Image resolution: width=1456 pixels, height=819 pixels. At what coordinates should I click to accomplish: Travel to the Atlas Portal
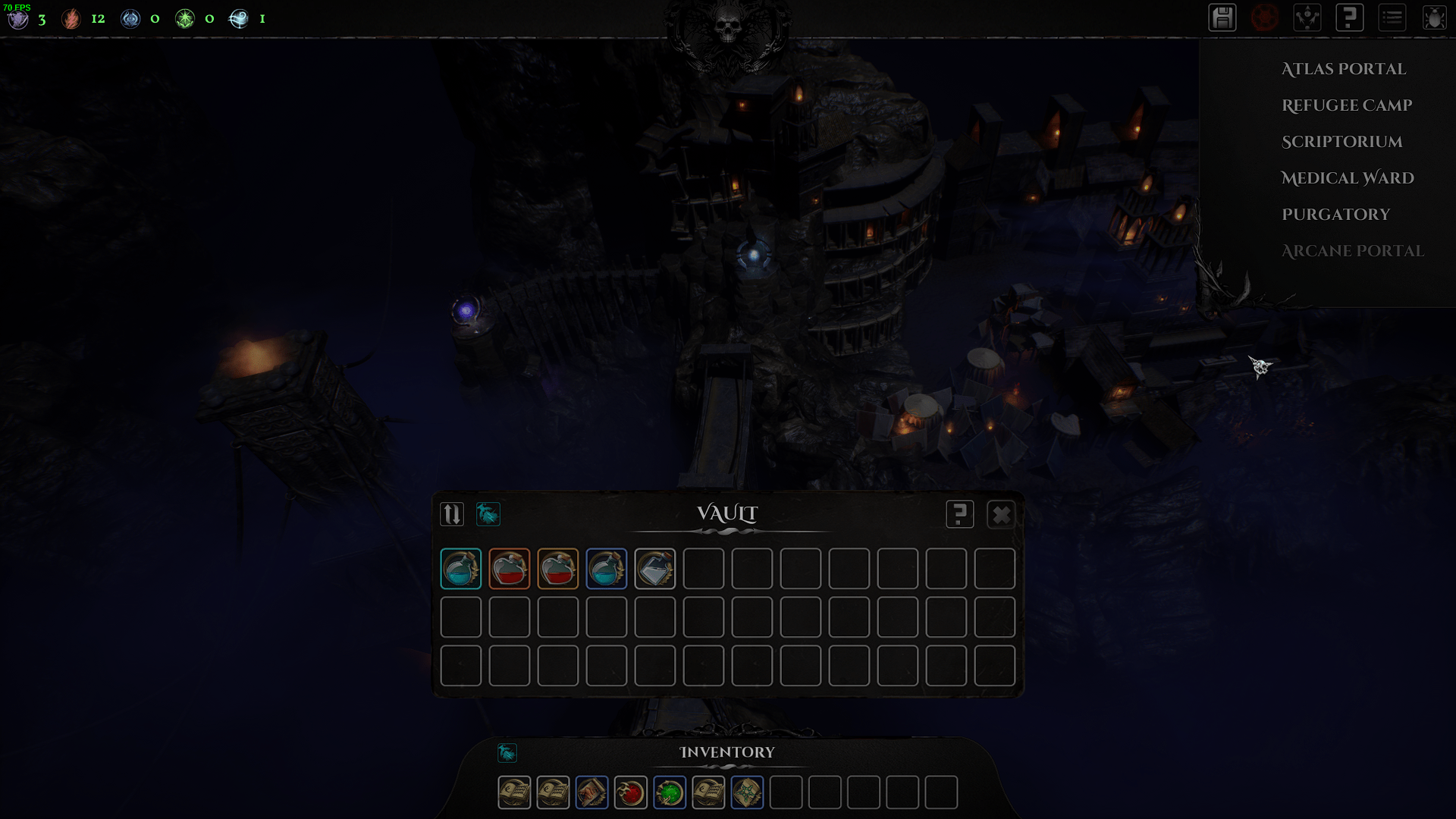click(x=1343, y=69)
